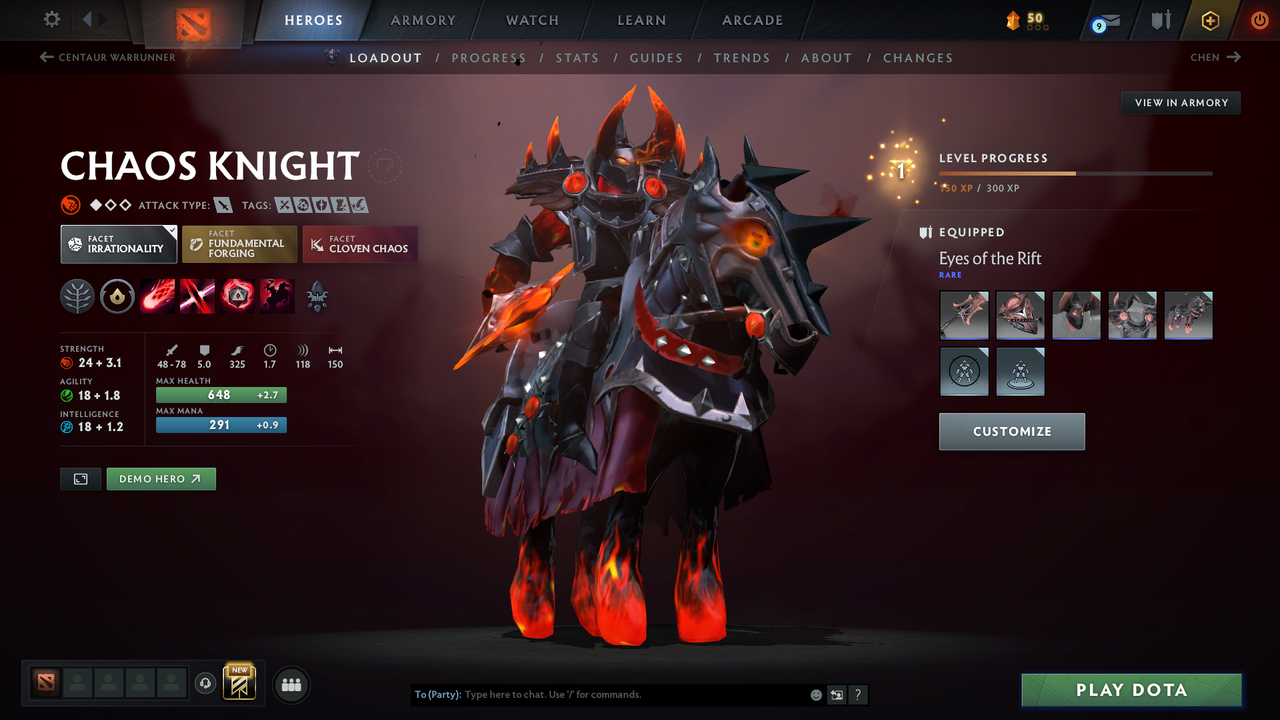The width and height of the screenshot is (1280, 720).
Task: Click the Phantasm ability icon
Action: 276,296
